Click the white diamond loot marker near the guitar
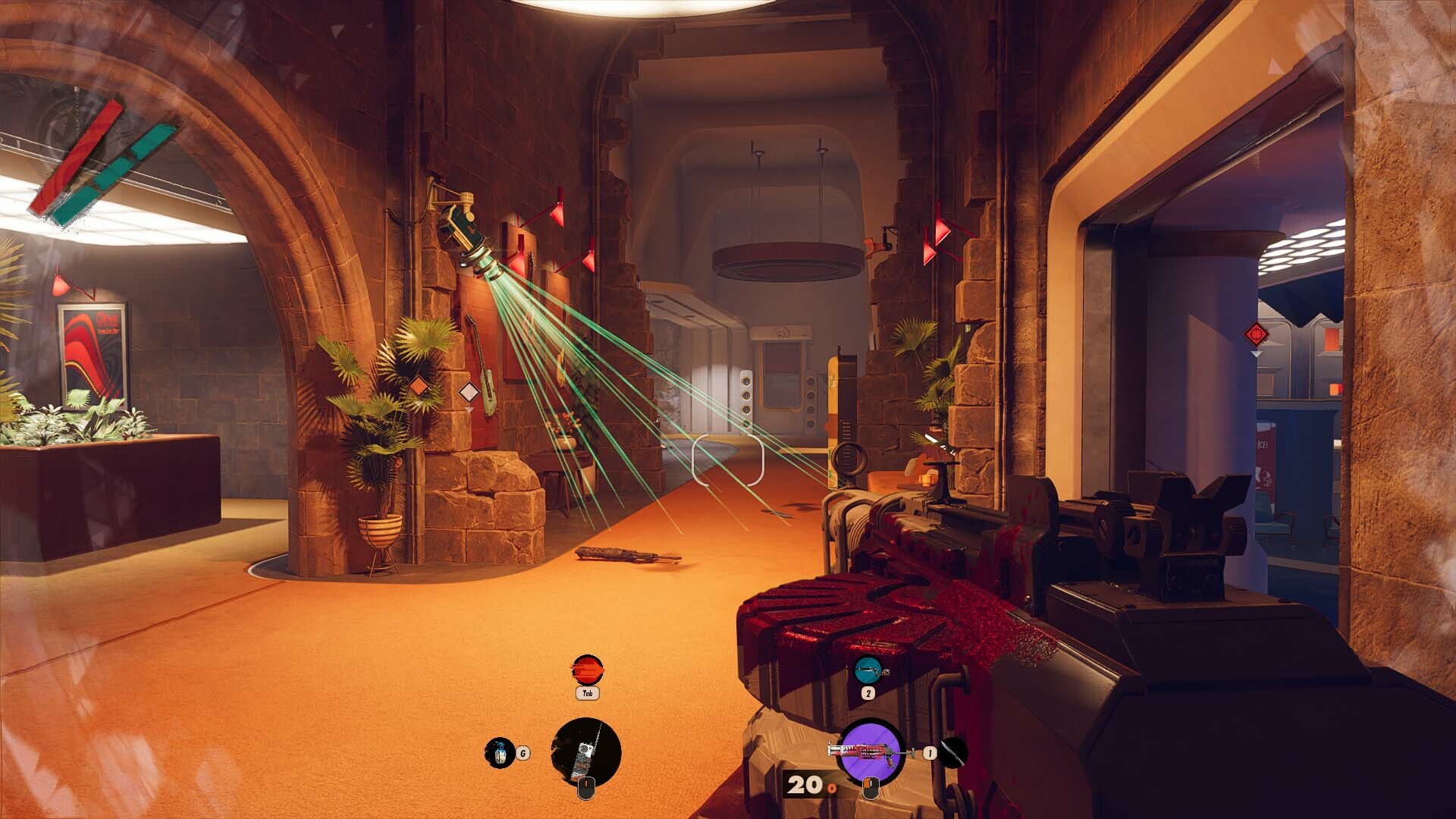 tap(469, 393)
